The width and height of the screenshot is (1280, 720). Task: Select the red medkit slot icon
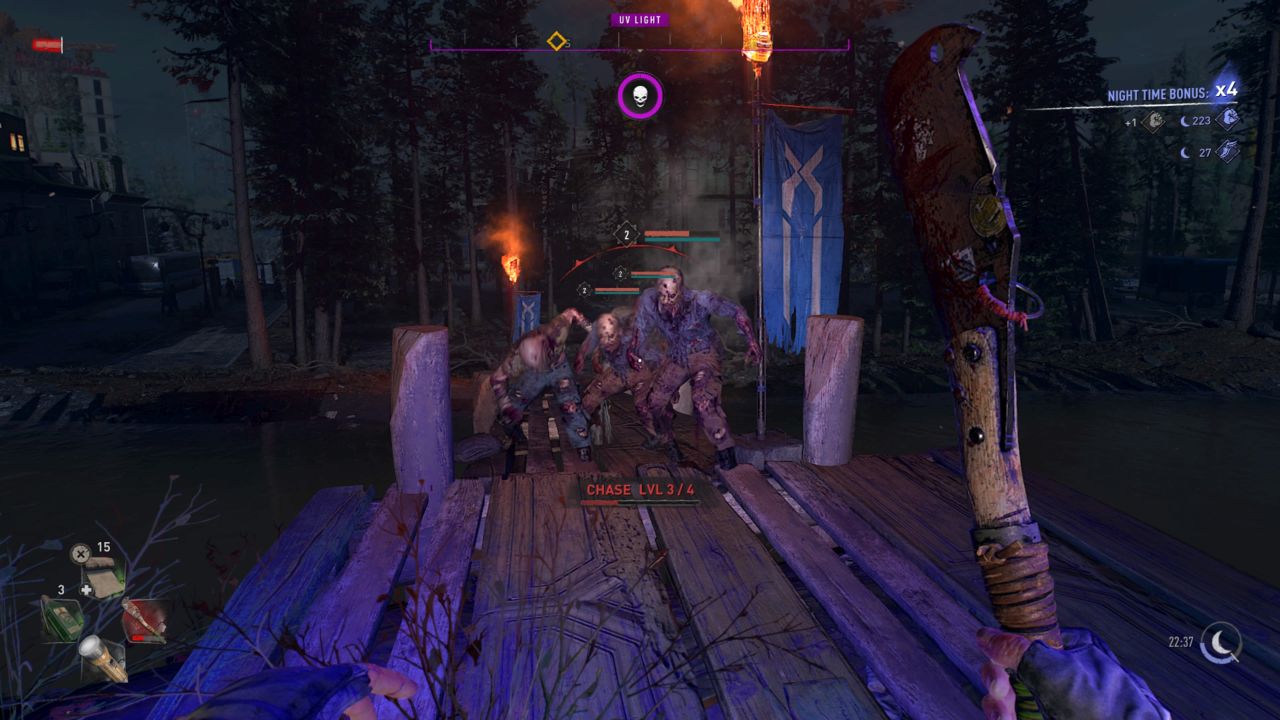click(143, 622)
